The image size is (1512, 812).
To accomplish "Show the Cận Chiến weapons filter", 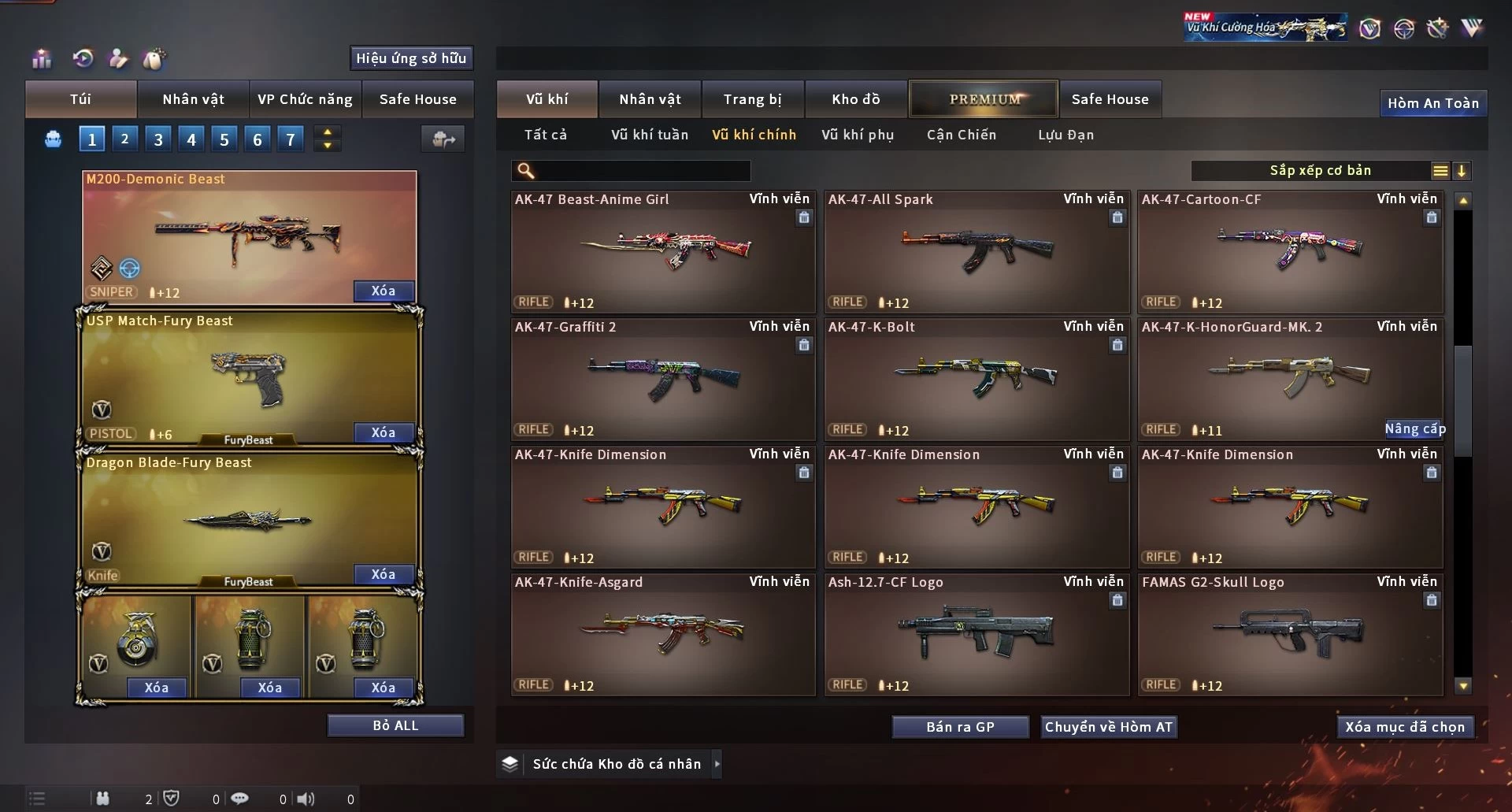I will (x=961, y=135).
